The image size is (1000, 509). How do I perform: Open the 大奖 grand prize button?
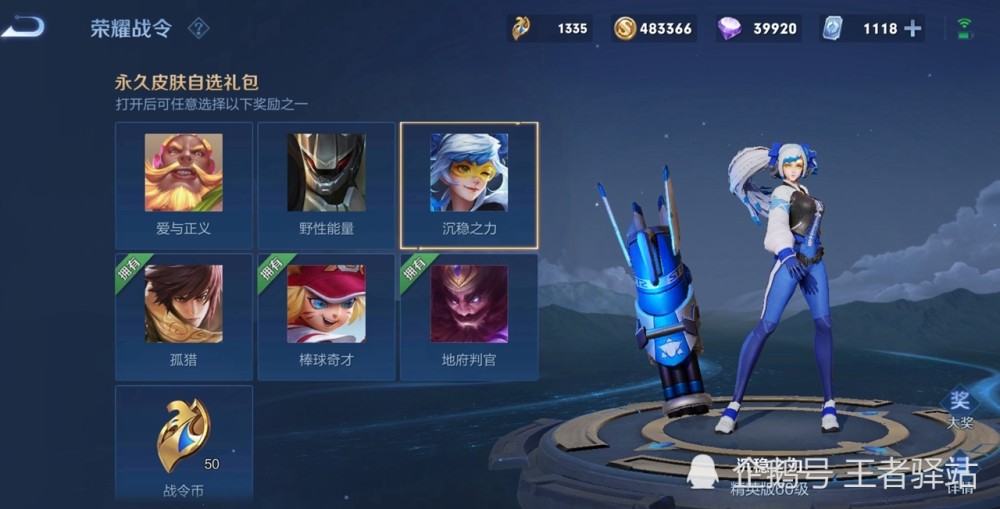[960, 403]
